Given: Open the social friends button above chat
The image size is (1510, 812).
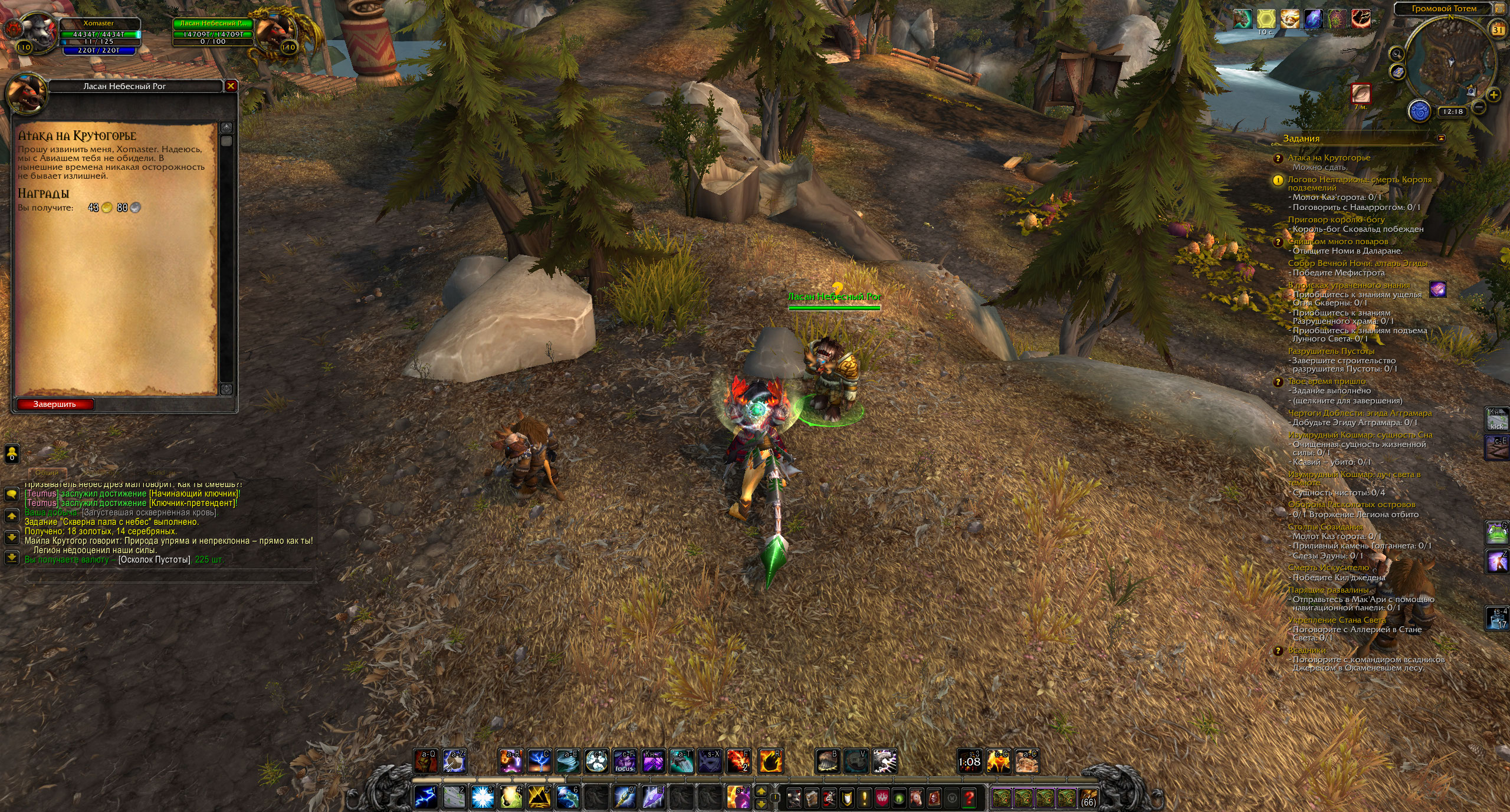Looking at the screenshot, I should tap(11, 453).
